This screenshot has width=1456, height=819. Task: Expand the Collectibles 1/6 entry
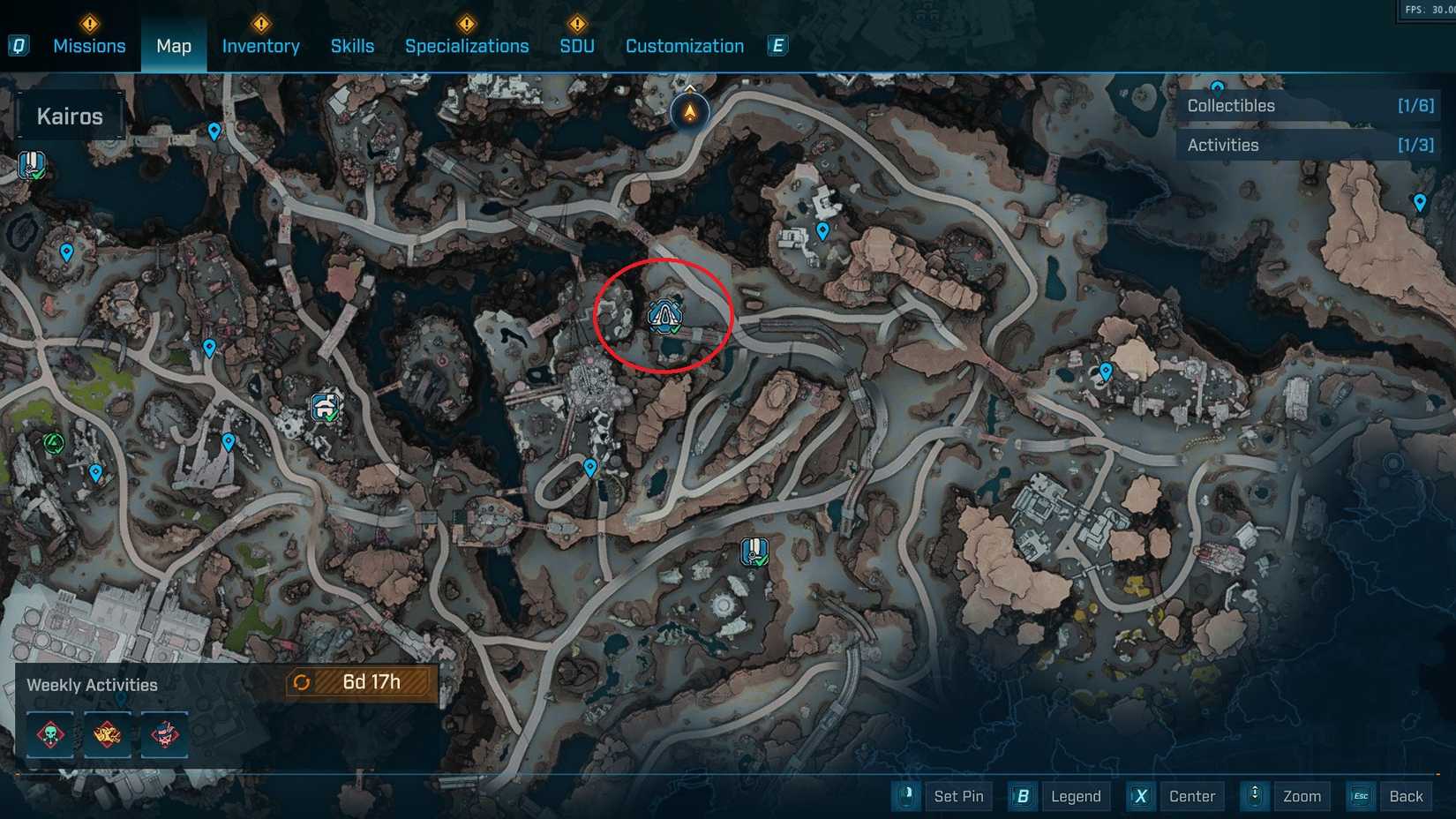point(1418,105)
